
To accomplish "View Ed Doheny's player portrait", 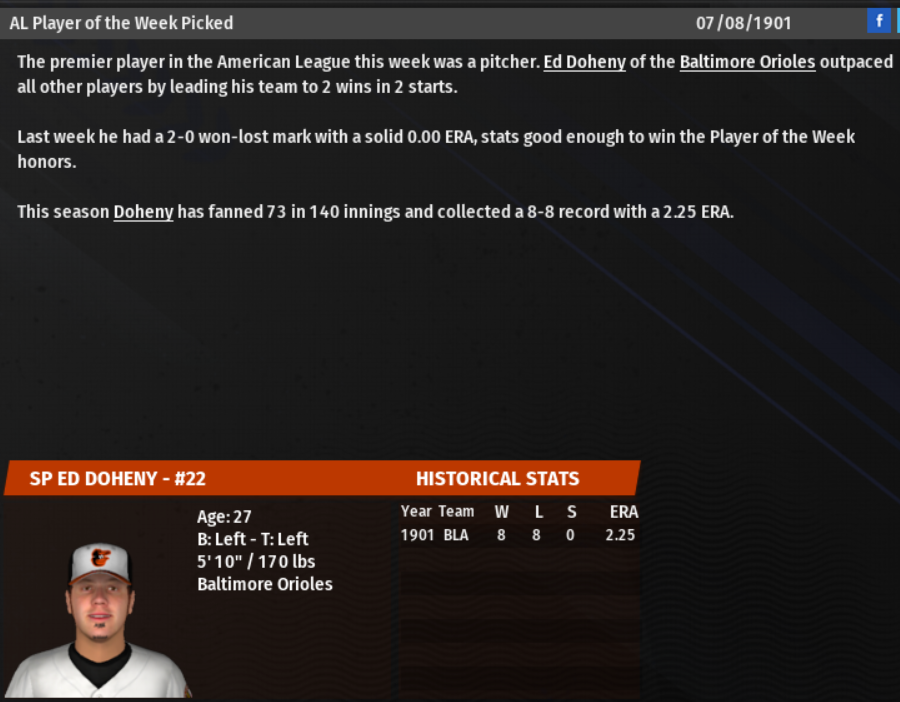I will [98, 620].
